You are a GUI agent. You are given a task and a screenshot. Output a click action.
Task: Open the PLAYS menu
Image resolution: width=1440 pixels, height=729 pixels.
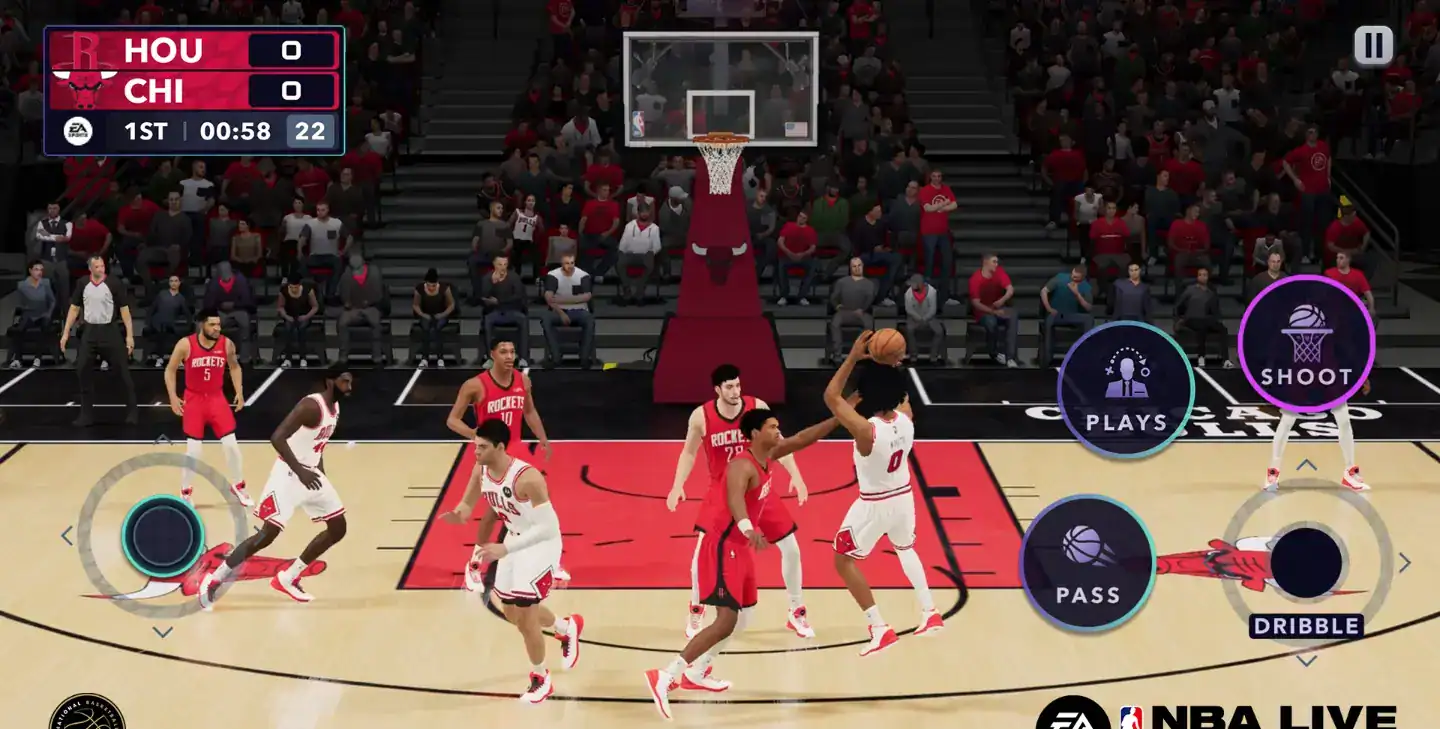1125,389
